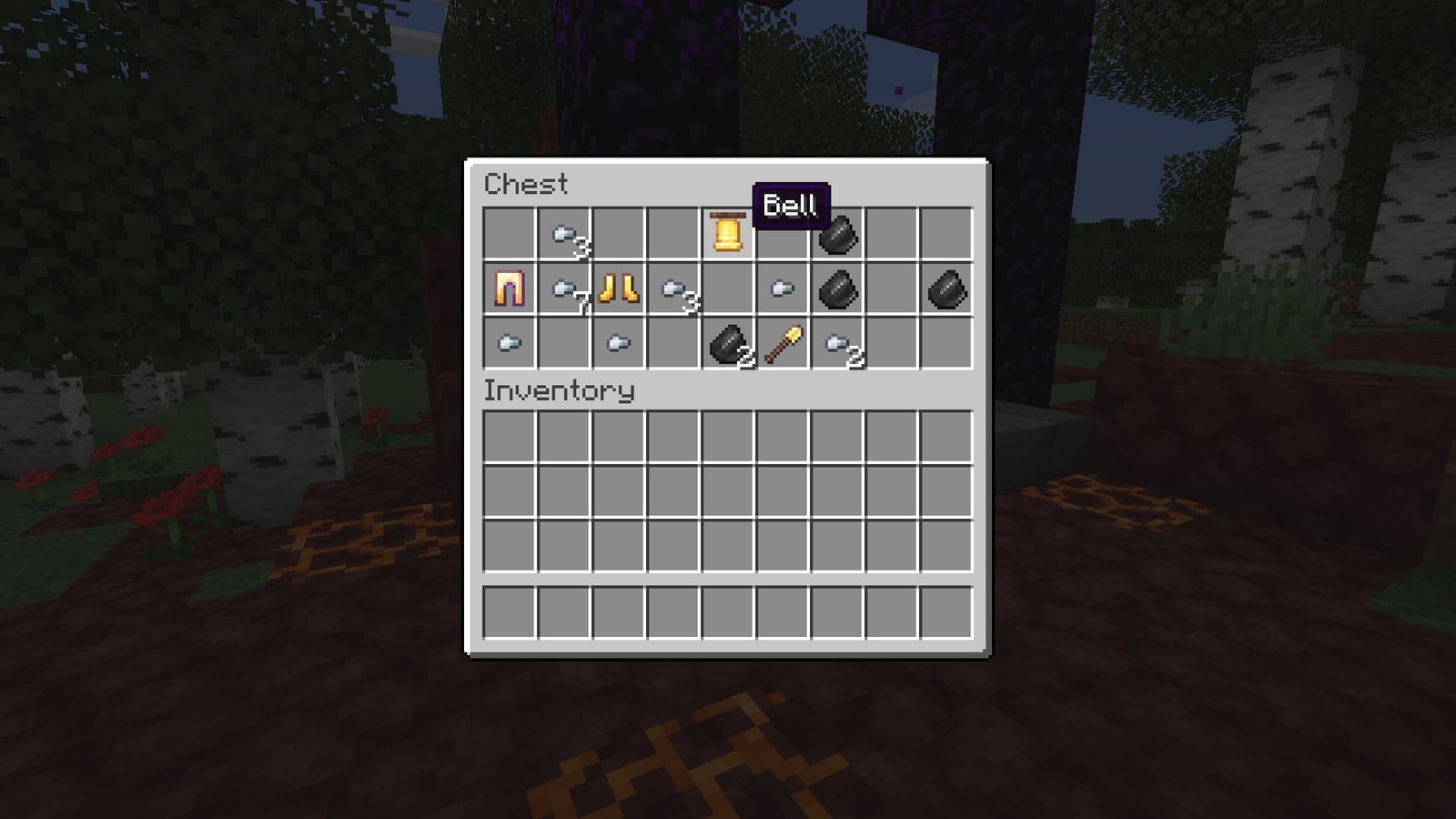Select the stack of 2 flint near the shovel

[726, 346]
